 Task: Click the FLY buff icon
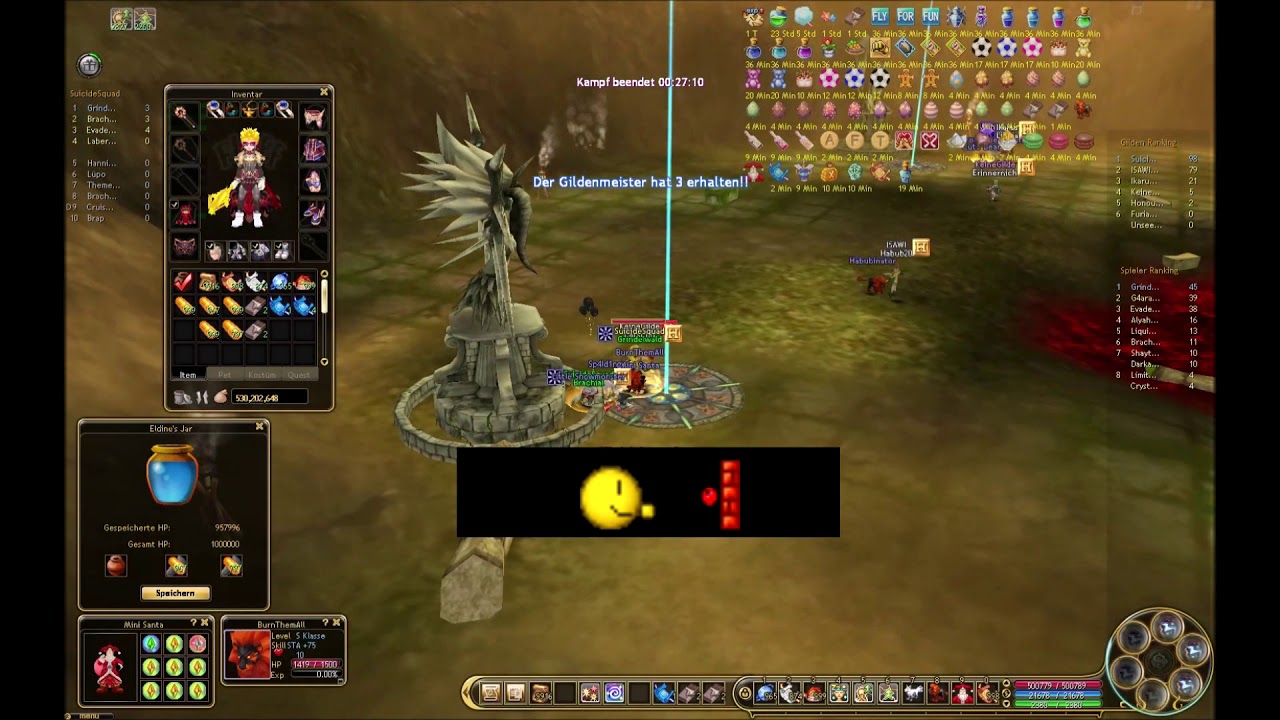coord(880,17)
